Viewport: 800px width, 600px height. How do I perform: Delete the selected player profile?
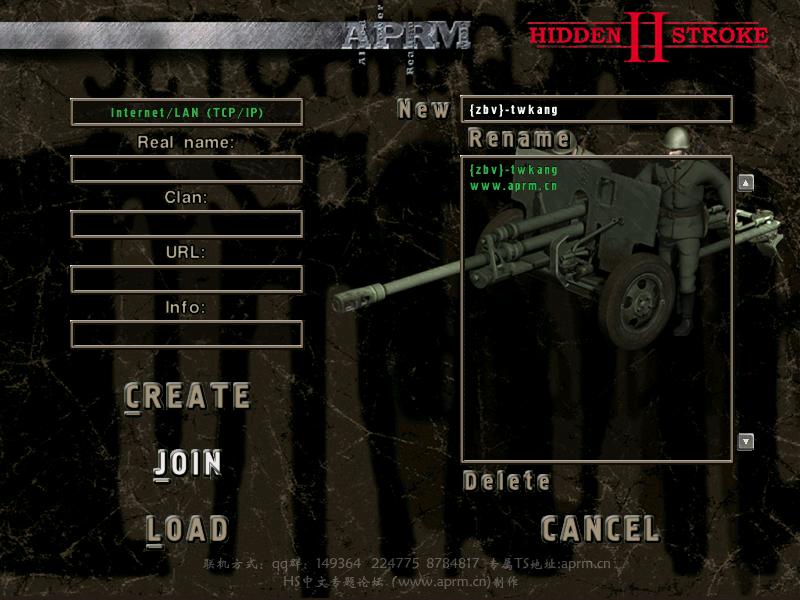[507, 481]
